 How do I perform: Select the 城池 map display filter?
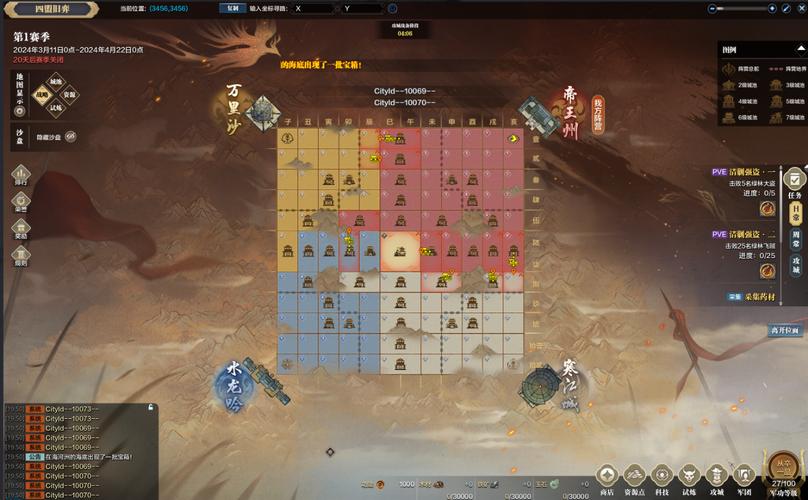point(56,82)
